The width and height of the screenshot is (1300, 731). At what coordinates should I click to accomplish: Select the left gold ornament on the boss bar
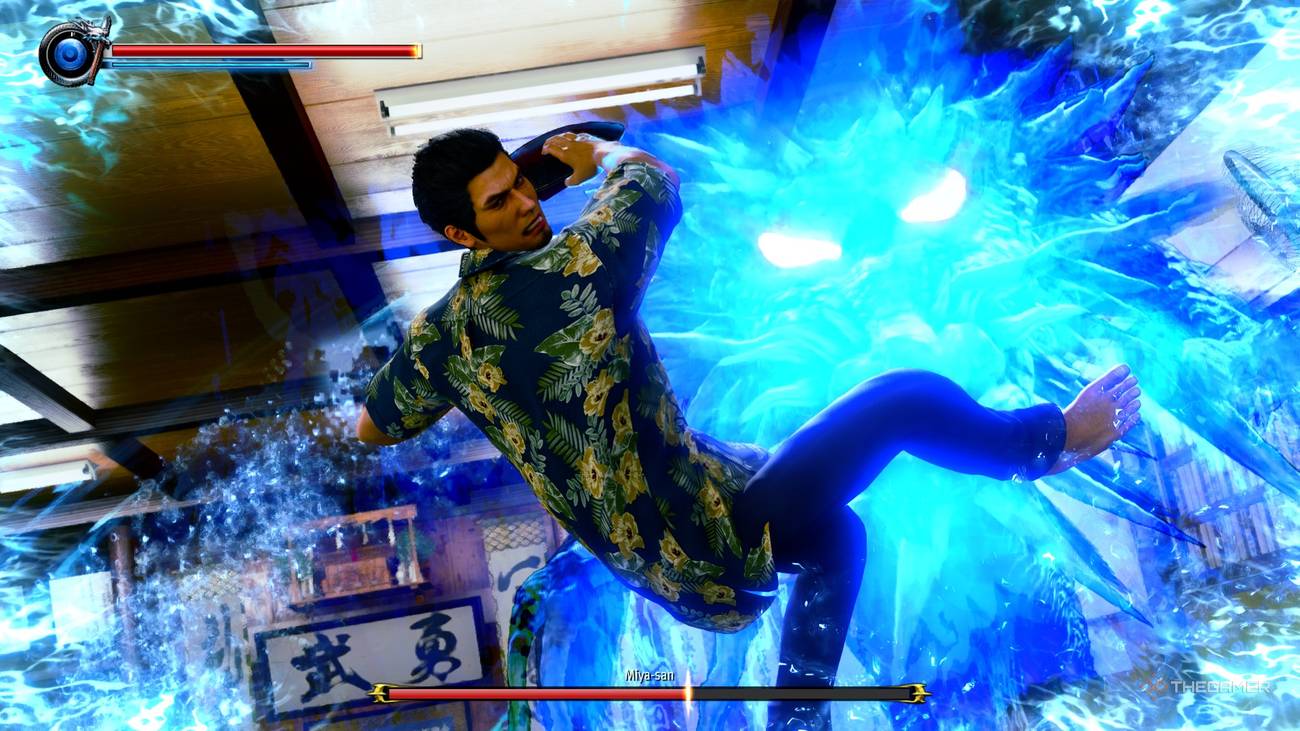point(379,693)
